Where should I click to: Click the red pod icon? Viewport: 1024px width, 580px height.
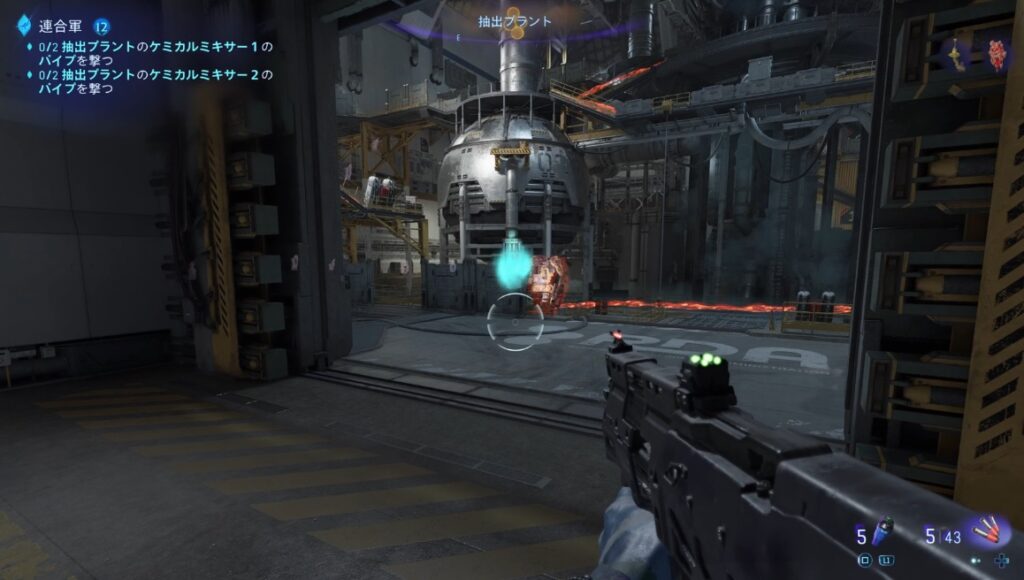click(x=996, y=55)
